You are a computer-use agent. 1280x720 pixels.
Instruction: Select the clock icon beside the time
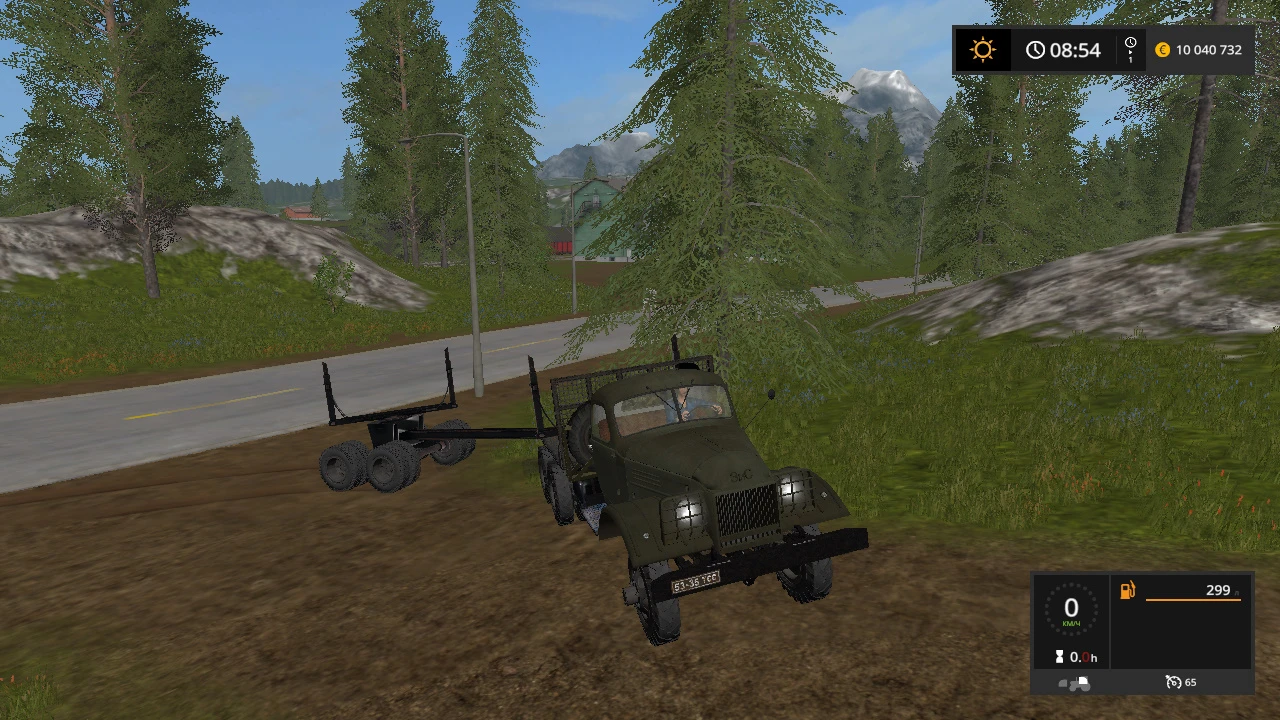coord(1035,49)
